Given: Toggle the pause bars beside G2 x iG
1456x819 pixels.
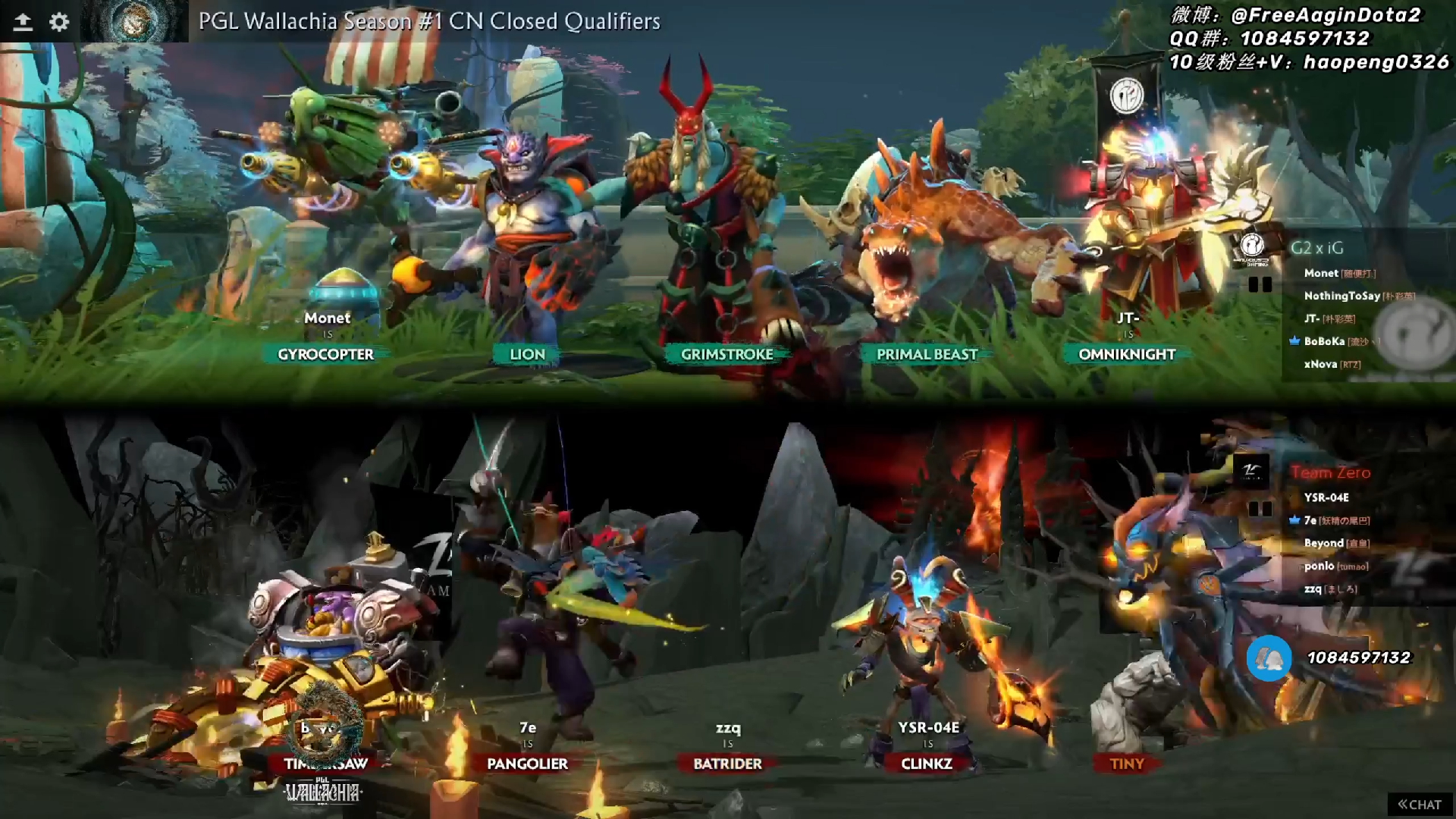Looking at the screenshot, I should pyautogui.click(x=1261, y=284).
